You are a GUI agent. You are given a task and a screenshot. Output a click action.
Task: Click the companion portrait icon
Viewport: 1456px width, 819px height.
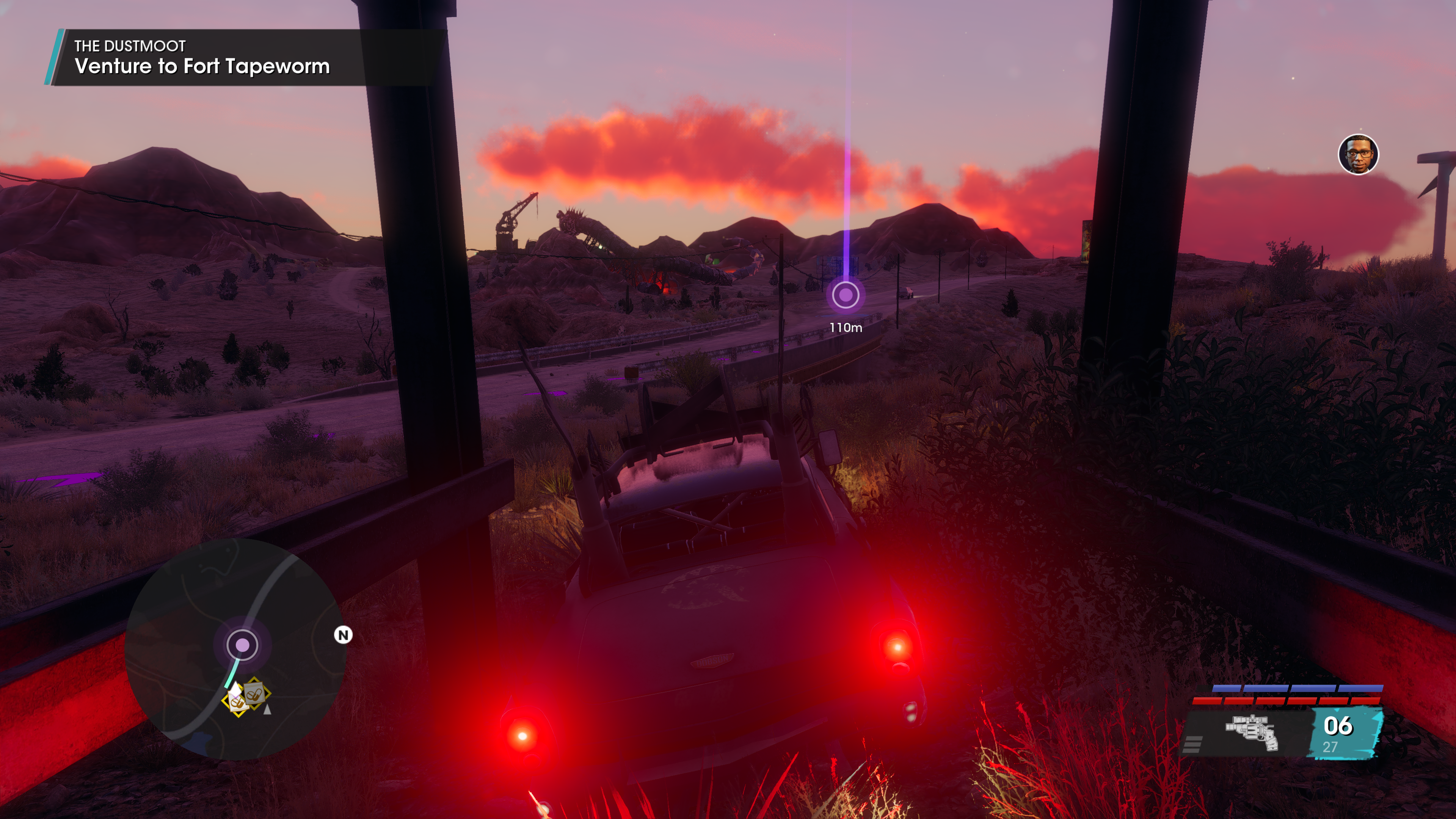coord(1358,154)
